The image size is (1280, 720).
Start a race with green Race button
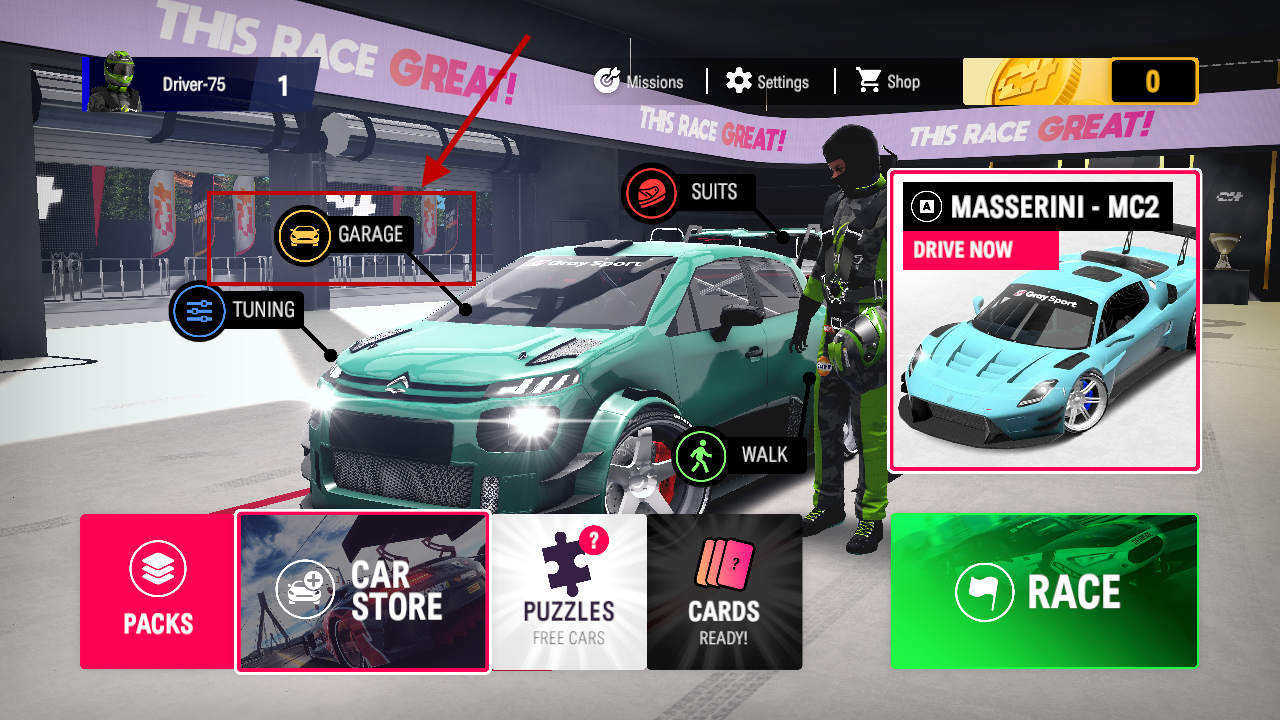[x=1044, y=592]
